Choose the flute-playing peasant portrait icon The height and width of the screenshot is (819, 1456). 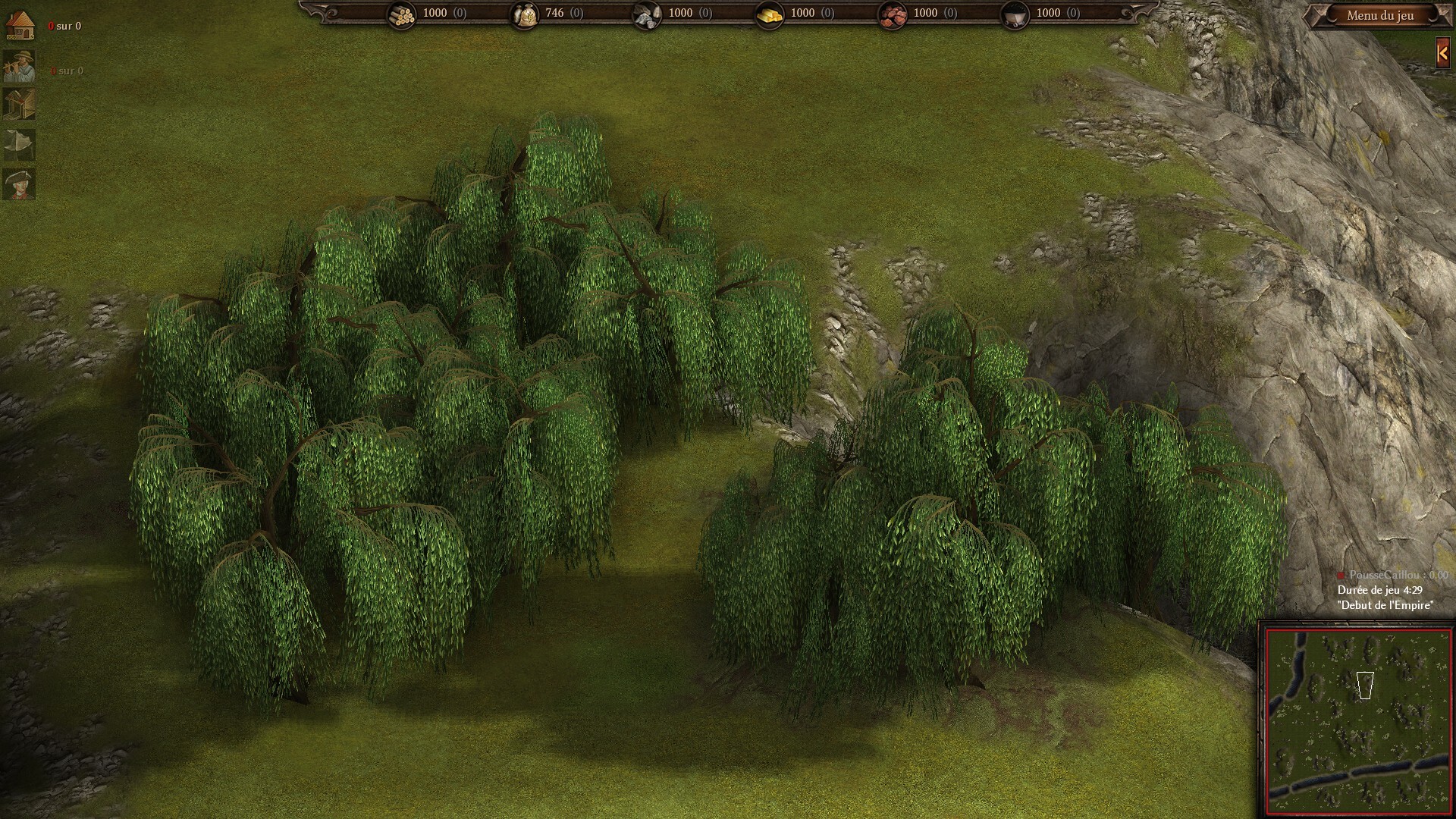click(x=19, y=67)
